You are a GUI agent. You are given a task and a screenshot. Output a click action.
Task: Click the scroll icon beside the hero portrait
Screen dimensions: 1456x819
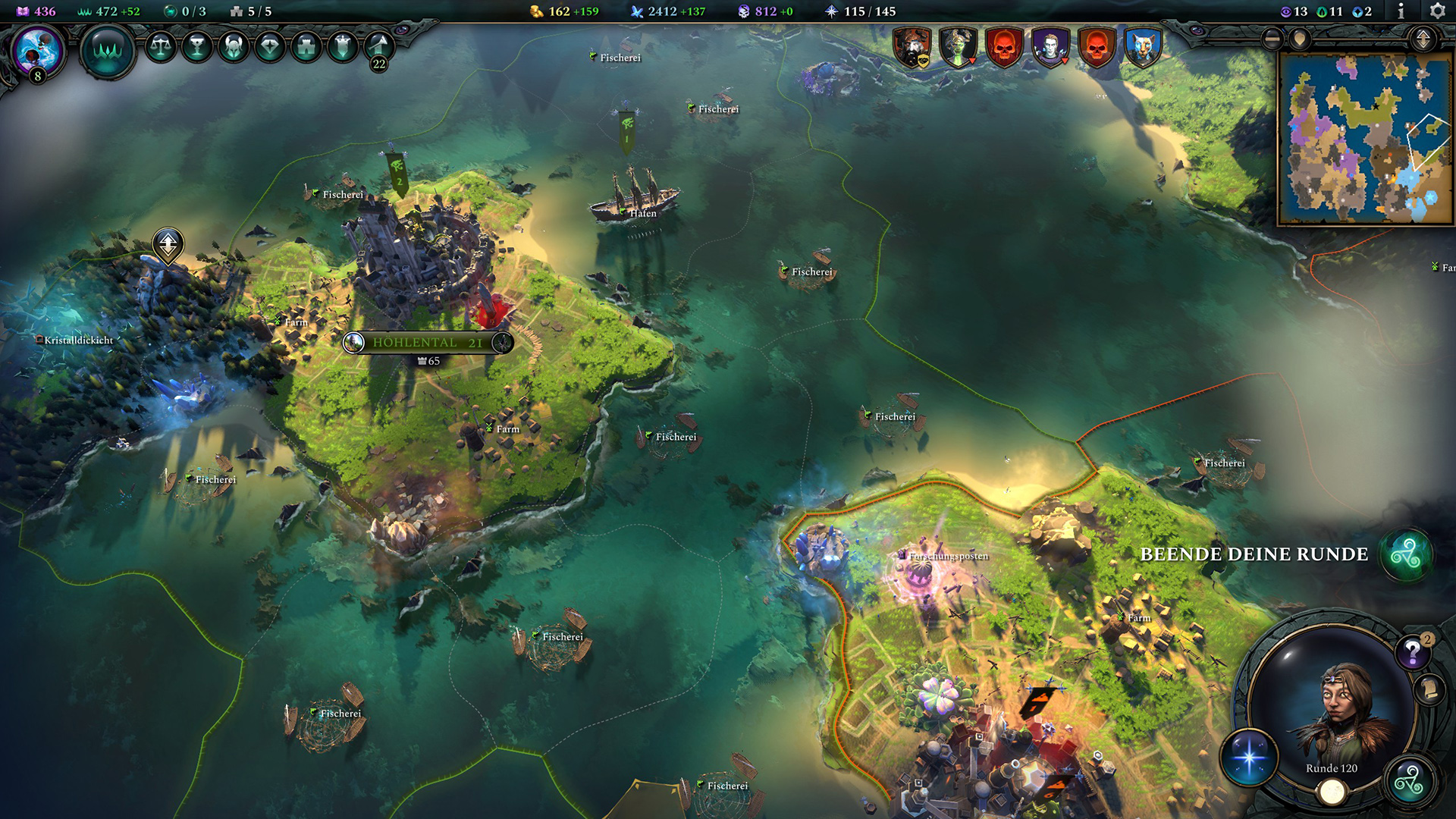1428,690
